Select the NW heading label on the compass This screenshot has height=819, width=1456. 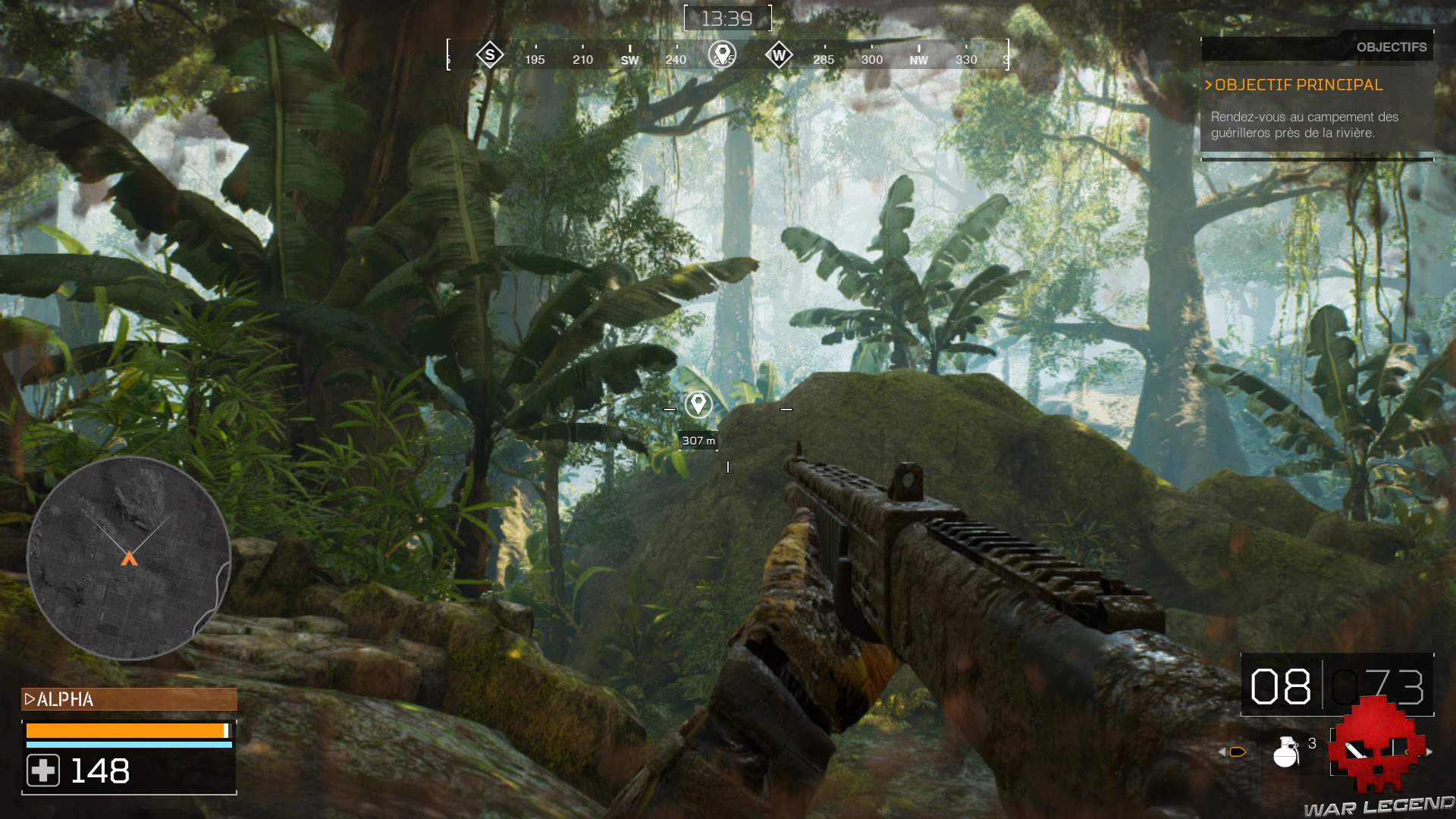[x=918, y=58]
